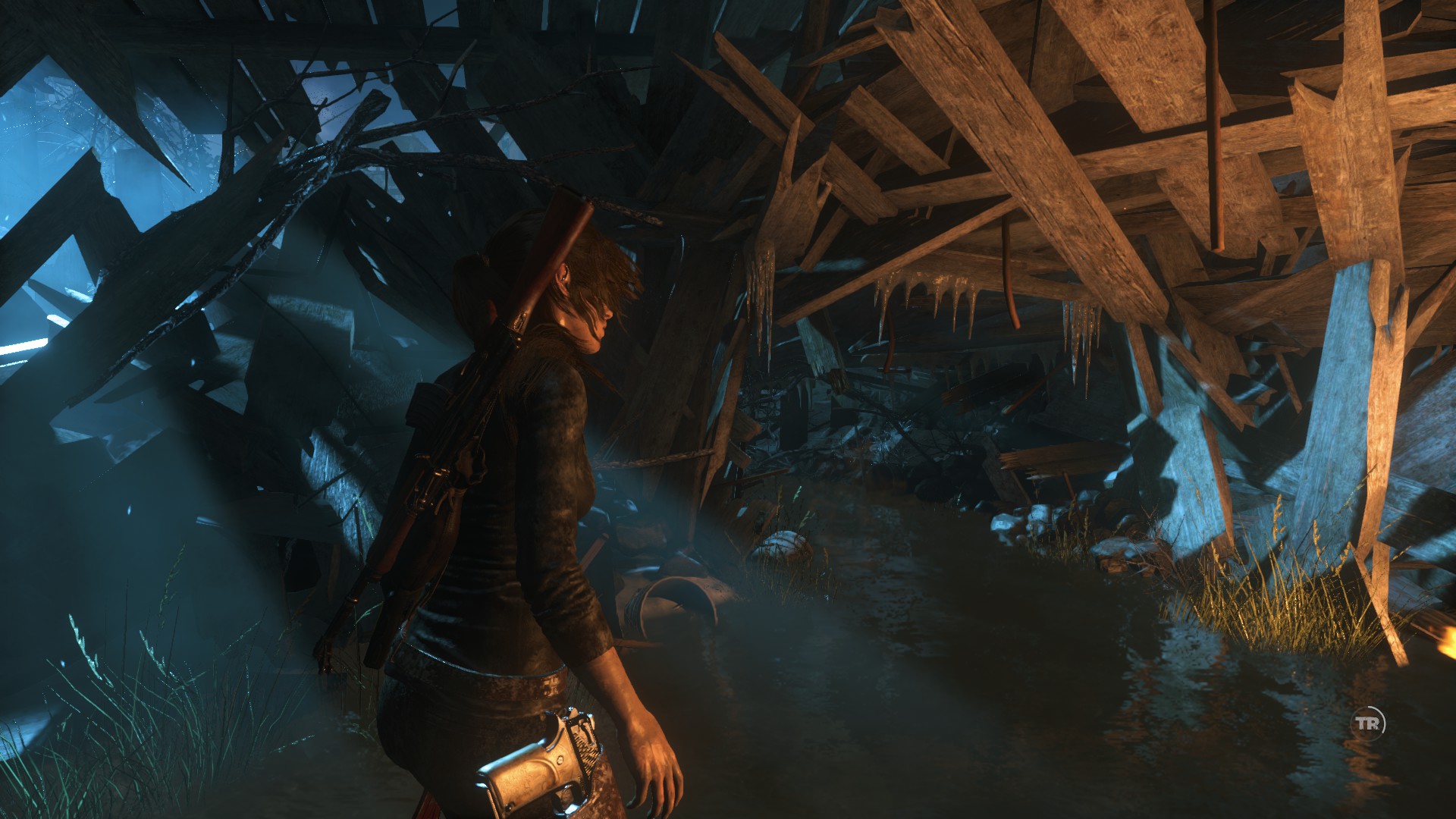The image size is (1456, 819).
Task: Click the circular TR logo icon
Action: click(1370, 723)
